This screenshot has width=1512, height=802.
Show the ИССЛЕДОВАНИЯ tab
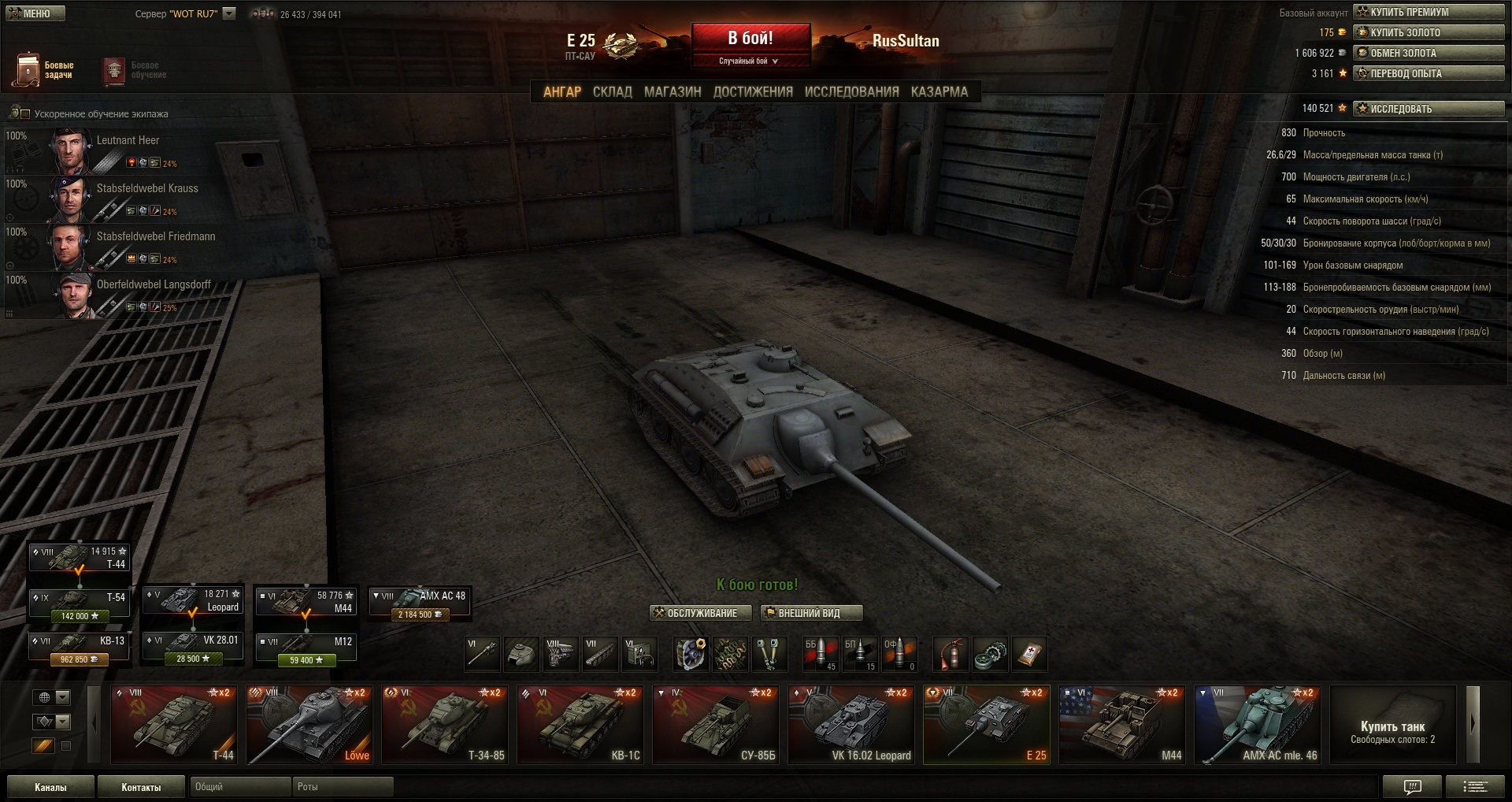pos(851,92)
